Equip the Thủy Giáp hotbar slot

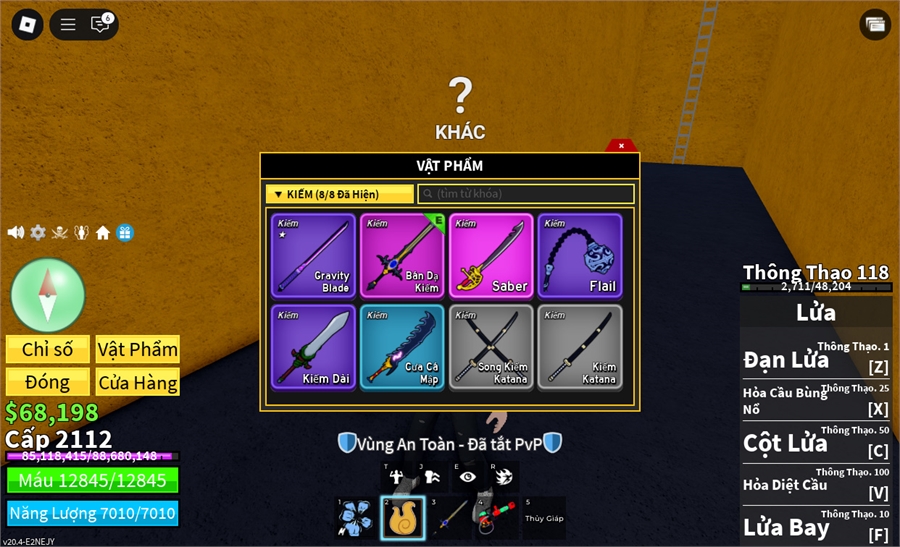[x=544, y=518]
